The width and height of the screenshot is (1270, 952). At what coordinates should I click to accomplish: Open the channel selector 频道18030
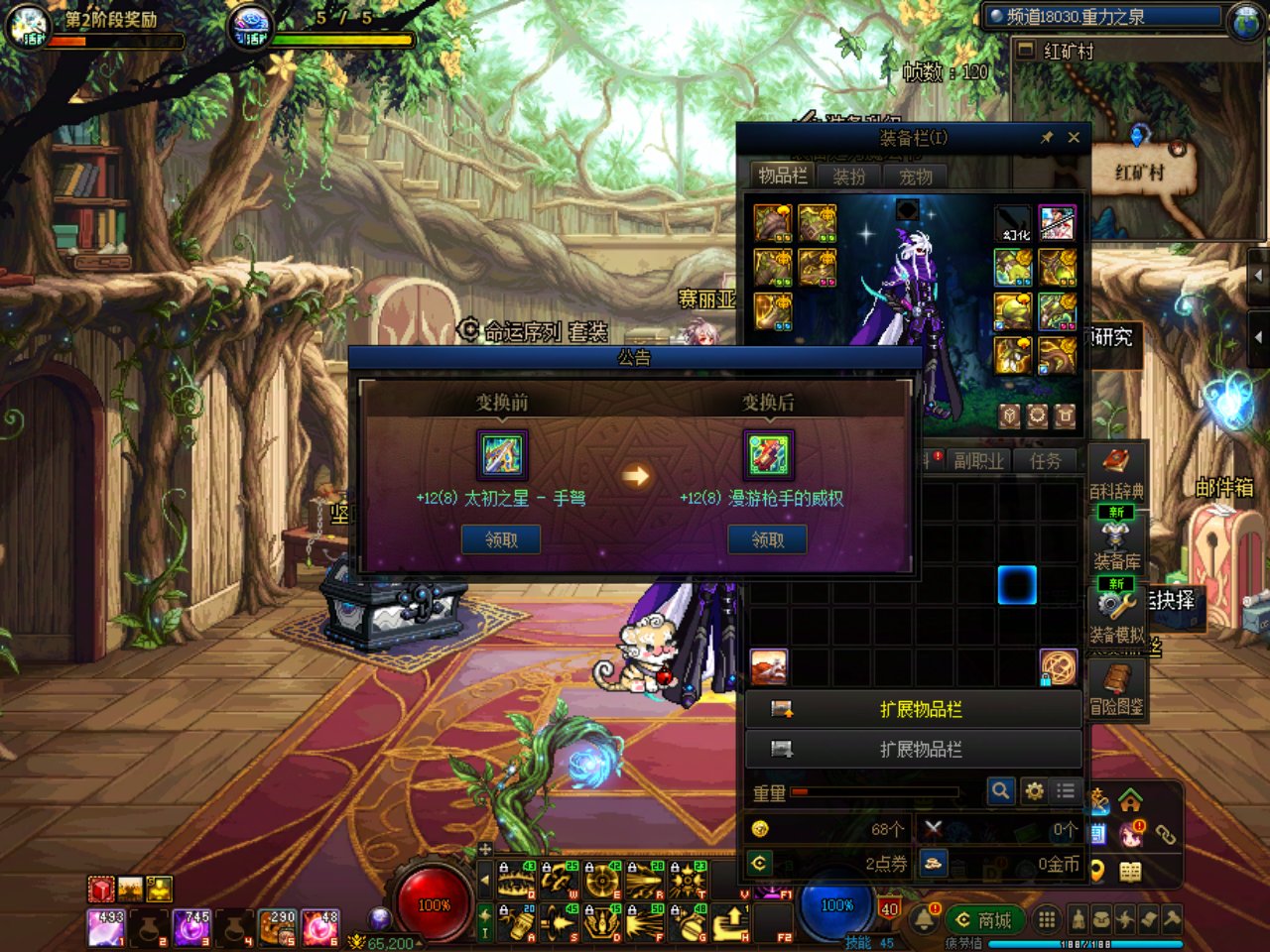coord(1103,16)
